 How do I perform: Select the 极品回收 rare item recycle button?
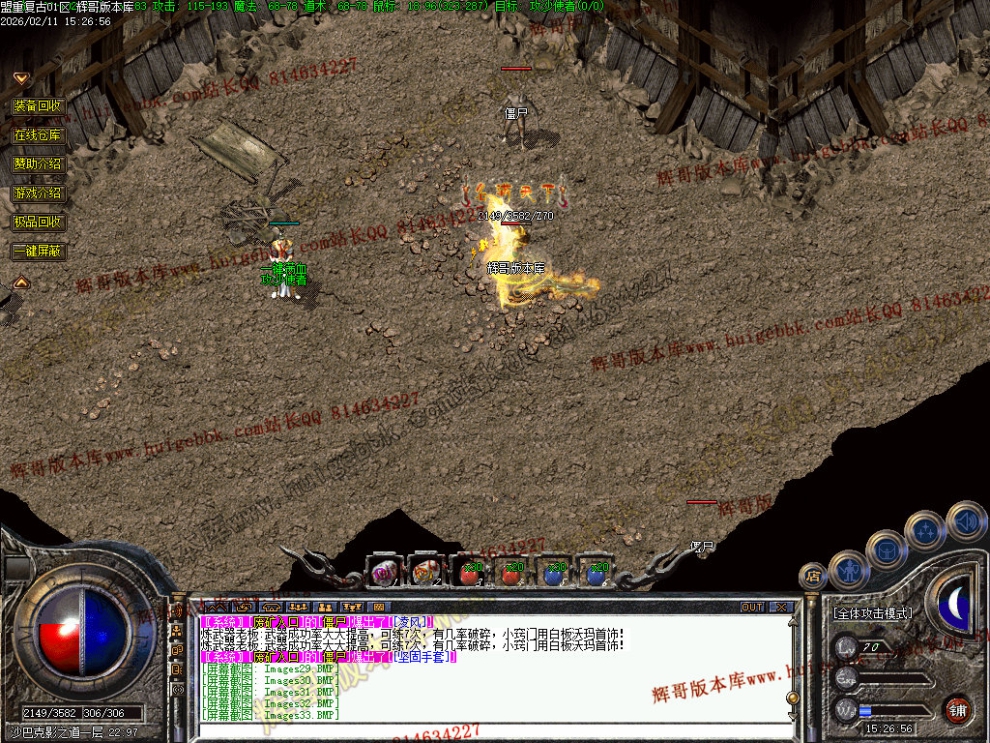38,221
